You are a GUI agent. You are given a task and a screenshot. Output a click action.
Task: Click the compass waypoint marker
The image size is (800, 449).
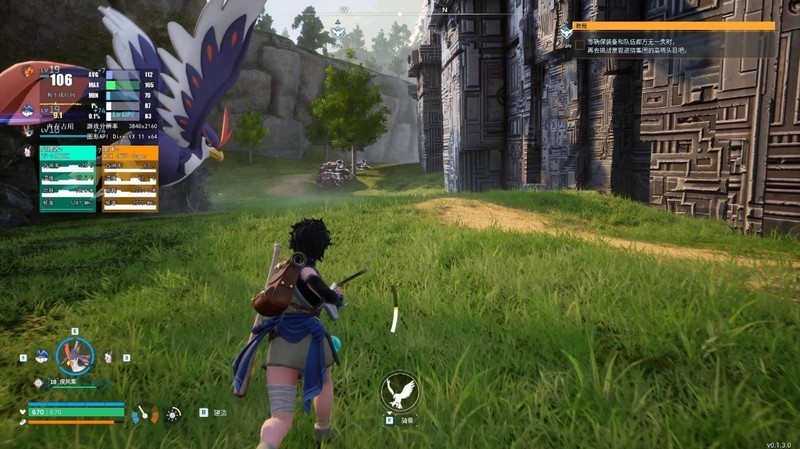point(338,32)
